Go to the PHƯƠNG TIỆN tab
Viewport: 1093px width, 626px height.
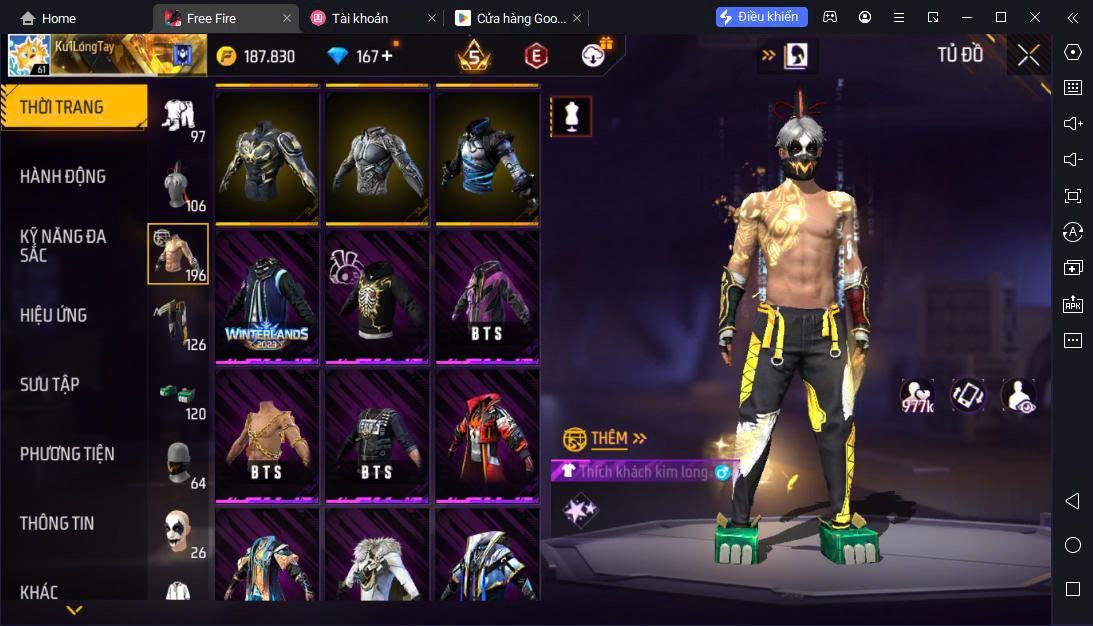click(x=67, y=454)
